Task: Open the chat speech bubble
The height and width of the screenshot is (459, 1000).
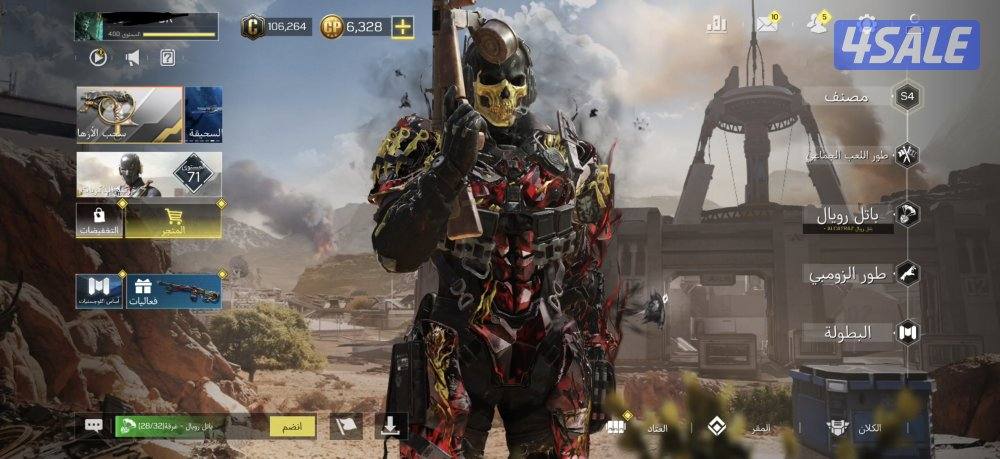Action: tap(94, 425)
